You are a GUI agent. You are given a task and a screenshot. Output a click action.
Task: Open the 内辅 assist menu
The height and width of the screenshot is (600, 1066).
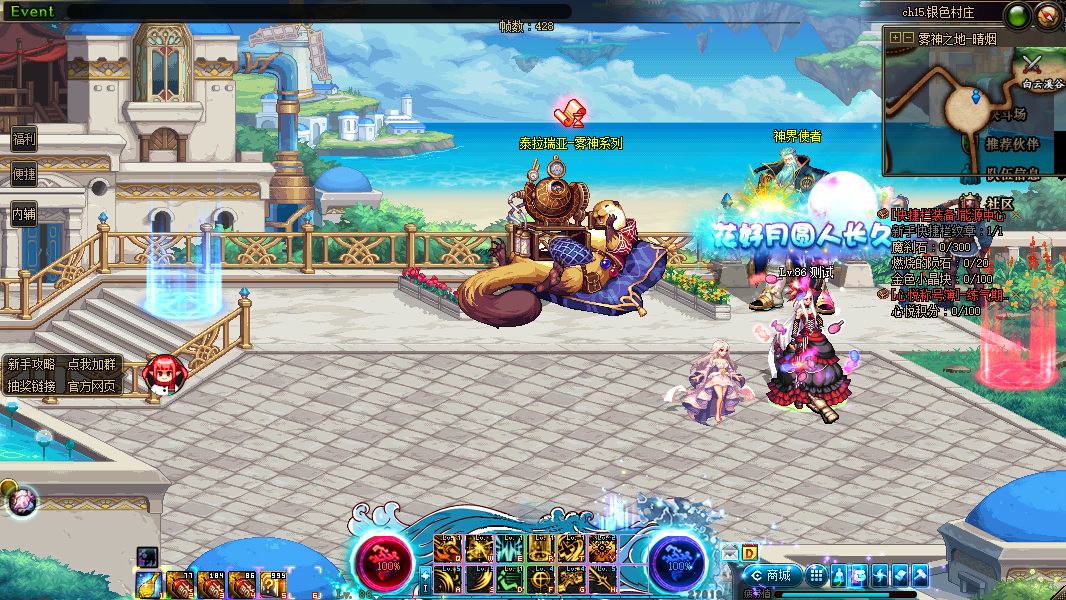tap(23, 213)
